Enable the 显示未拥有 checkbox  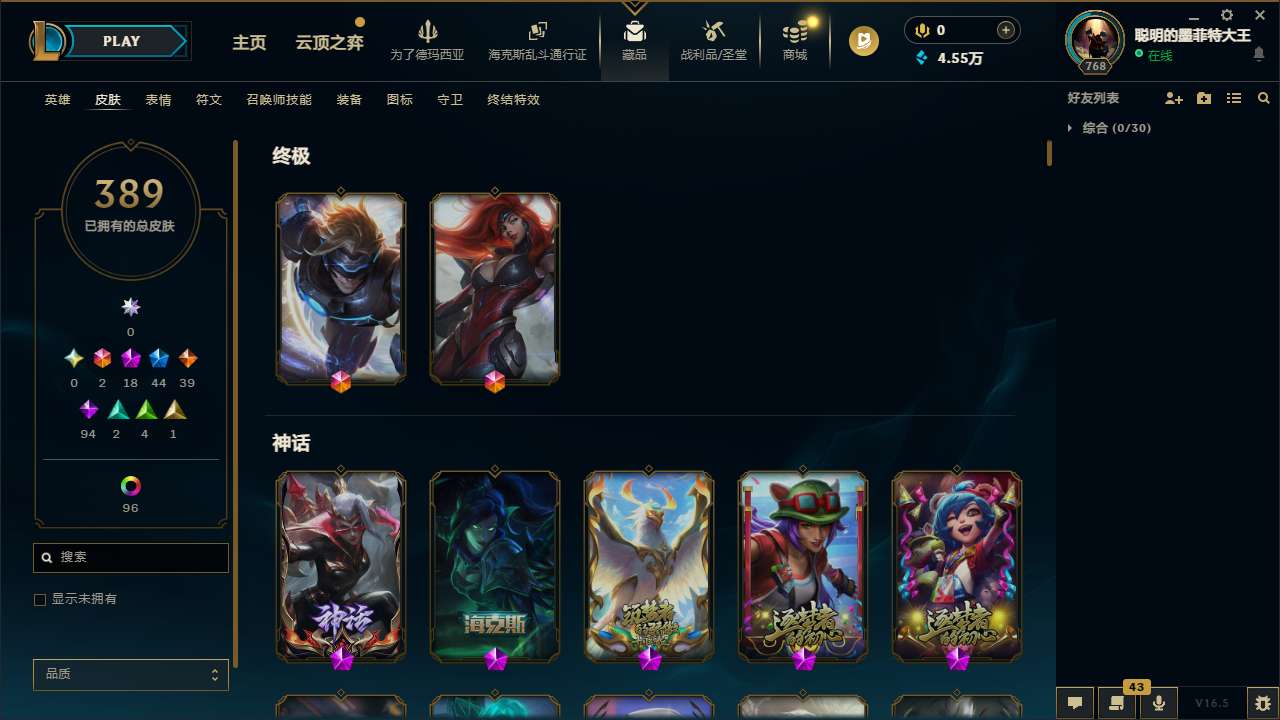point(40,599)
